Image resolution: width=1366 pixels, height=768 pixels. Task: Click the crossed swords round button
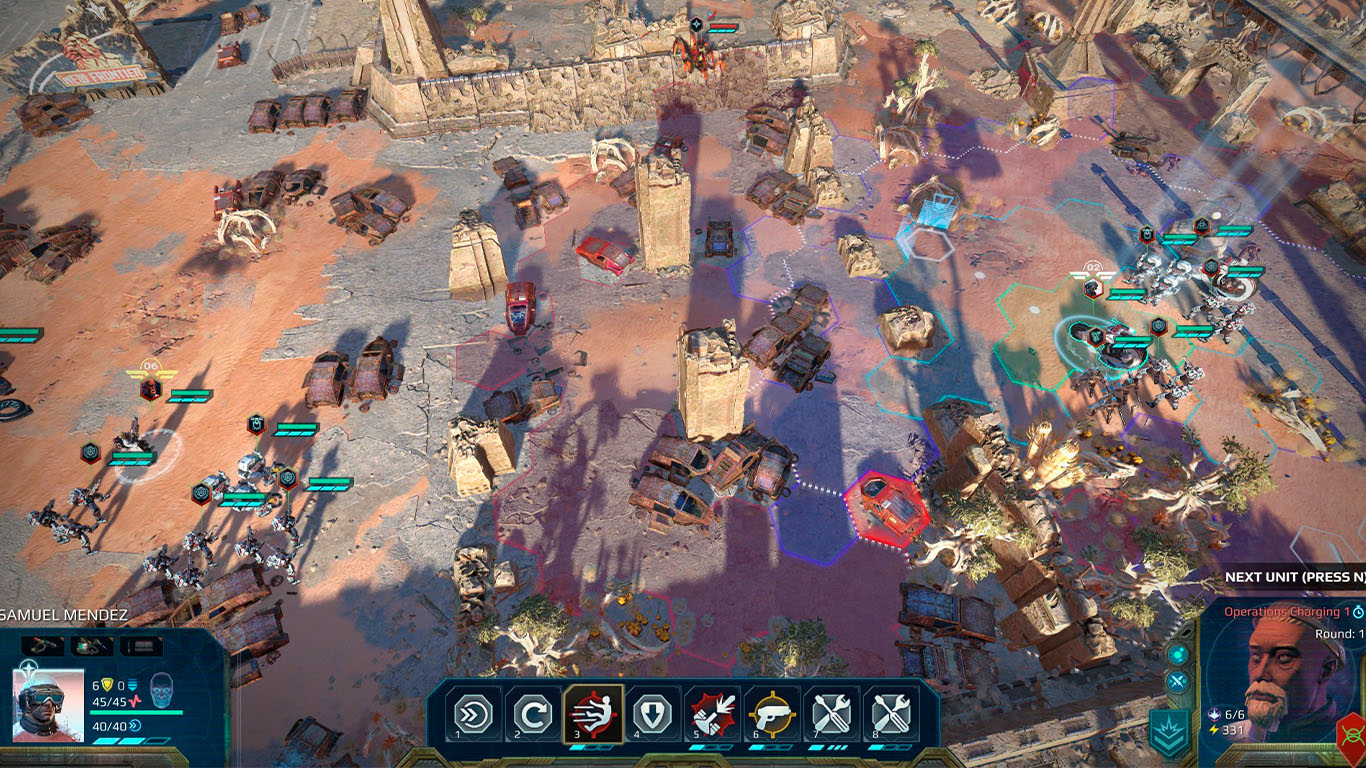[1178, 682]
